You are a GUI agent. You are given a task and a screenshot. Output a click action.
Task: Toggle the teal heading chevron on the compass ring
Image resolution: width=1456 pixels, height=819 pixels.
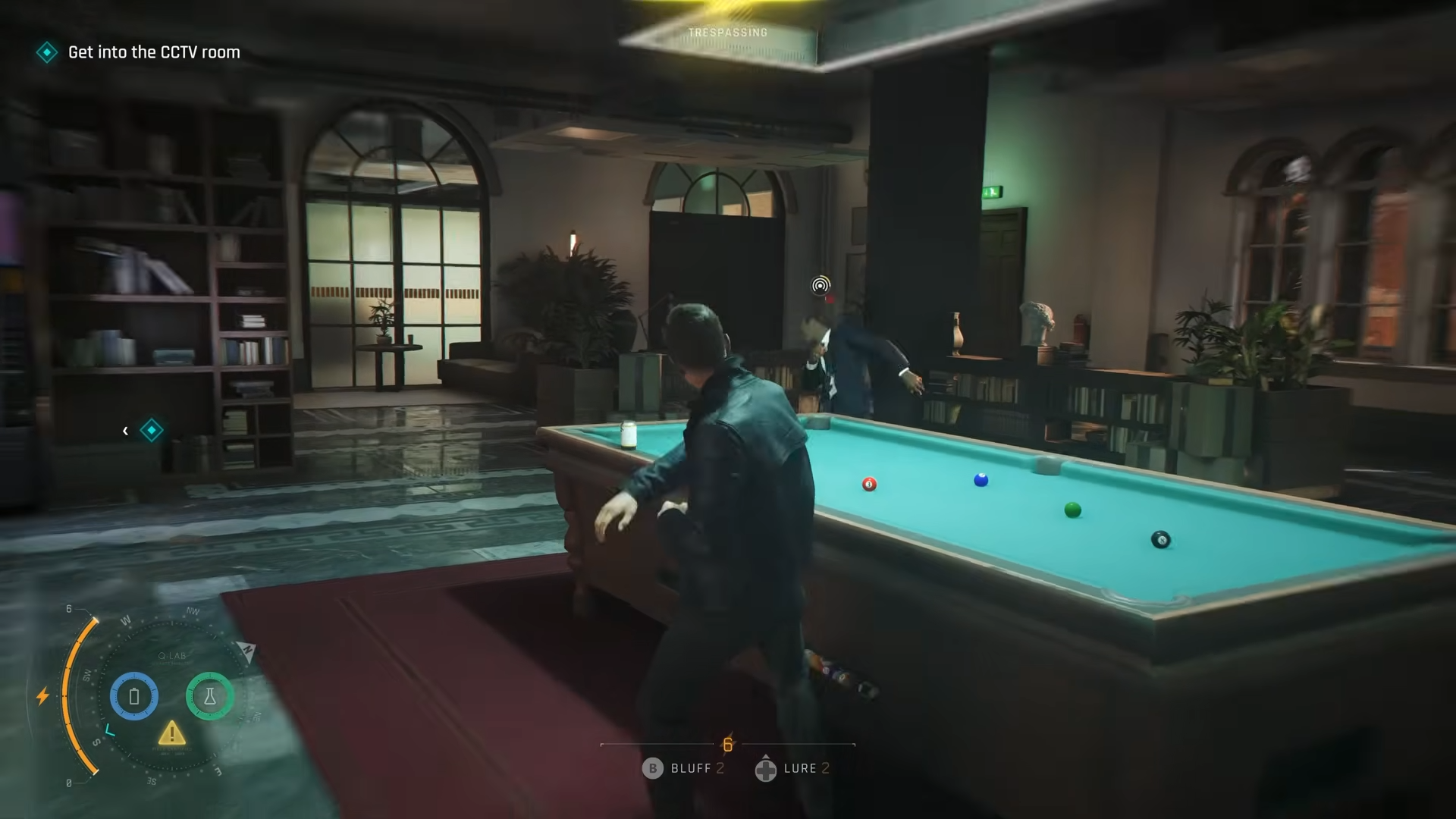point(110,729)
